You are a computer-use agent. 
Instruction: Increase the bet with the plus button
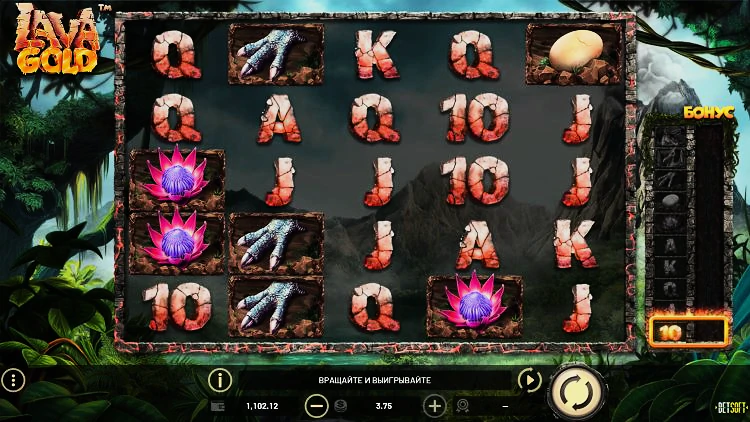coord(434,406)
